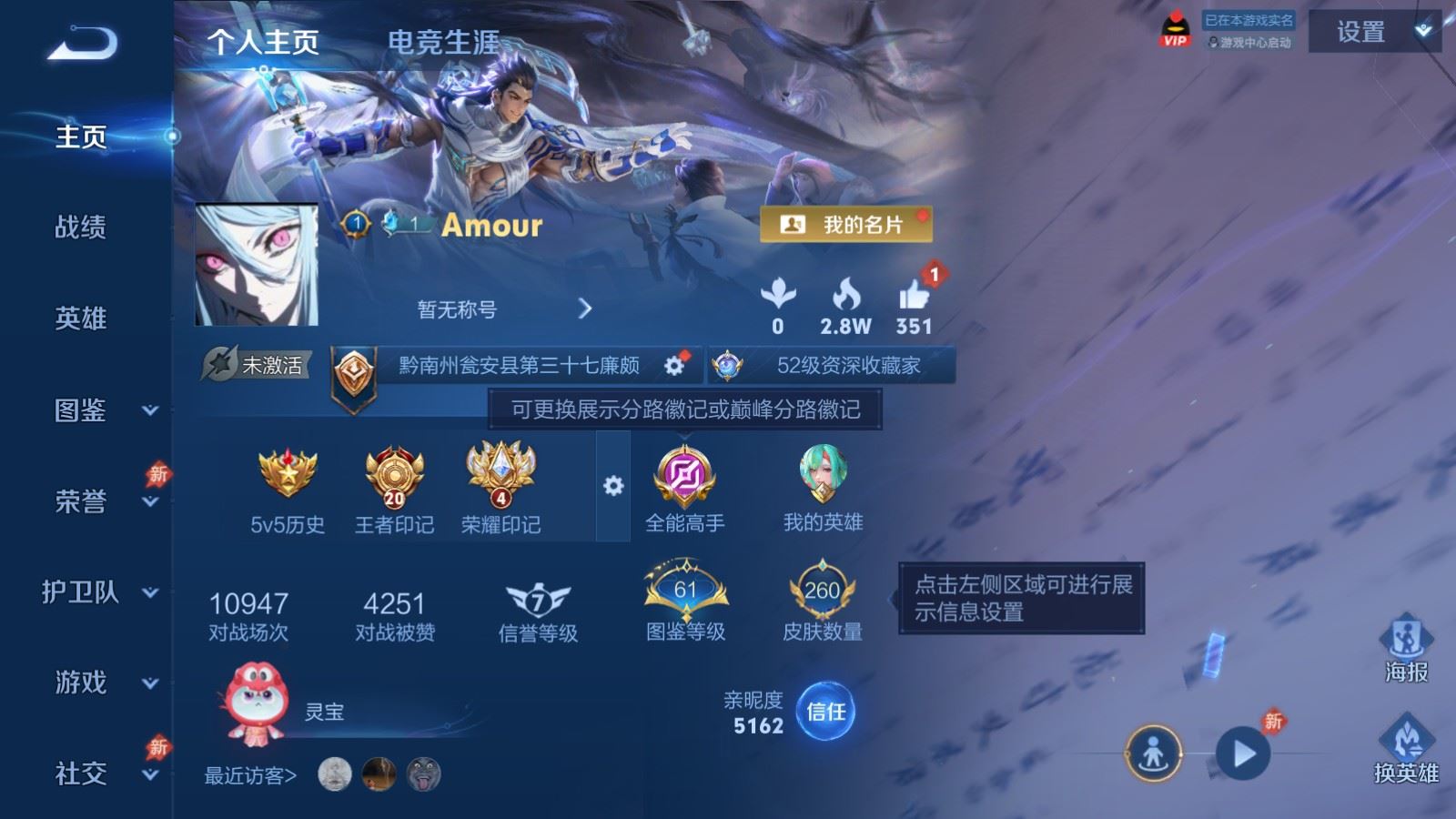Open the 设置 settings dropdown
This screenshot has height=819, width=1456.
(1373, 32)
